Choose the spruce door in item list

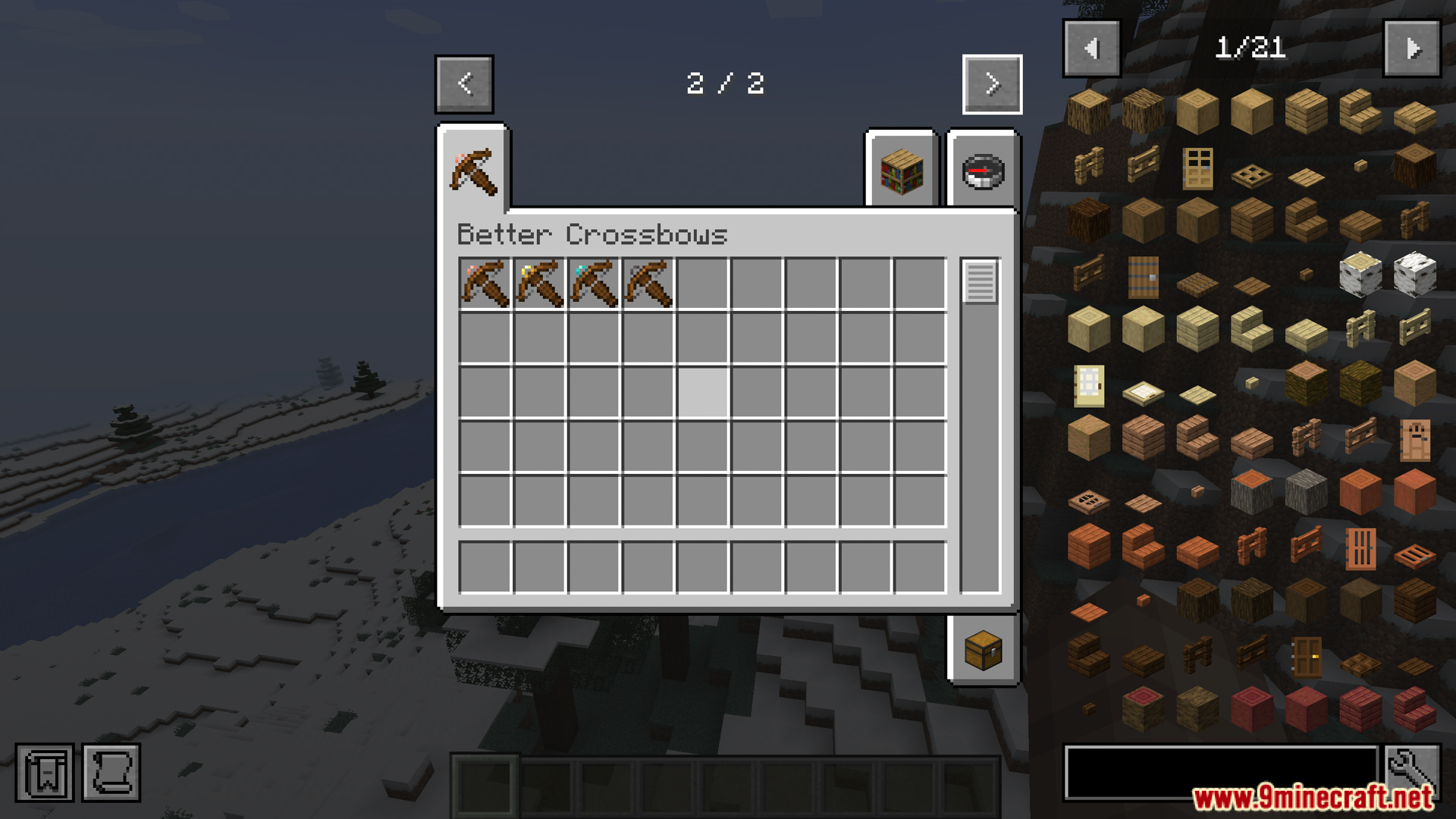pyautogui.click(x=1143, y=277)
